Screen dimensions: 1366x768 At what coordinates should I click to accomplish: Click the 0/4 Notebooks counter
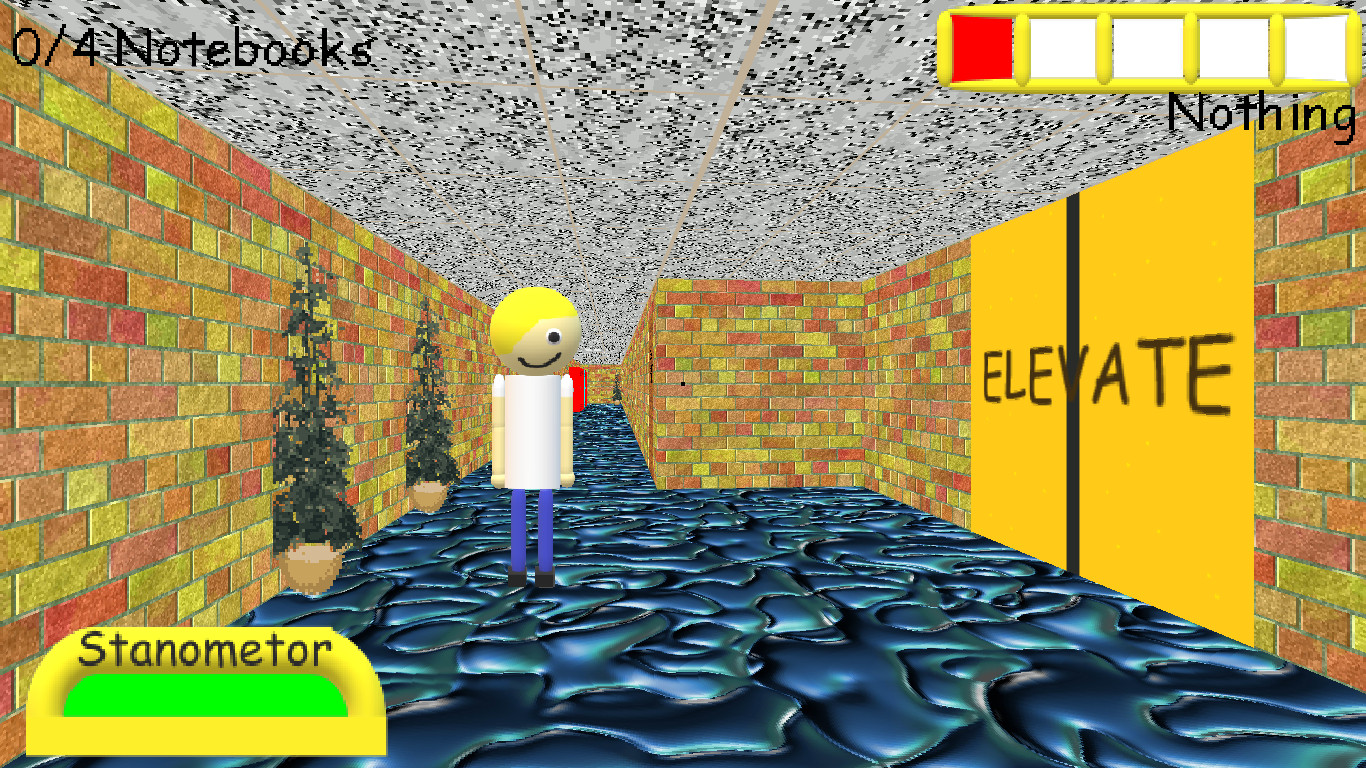pyautogui.click(x=190, y=45)
